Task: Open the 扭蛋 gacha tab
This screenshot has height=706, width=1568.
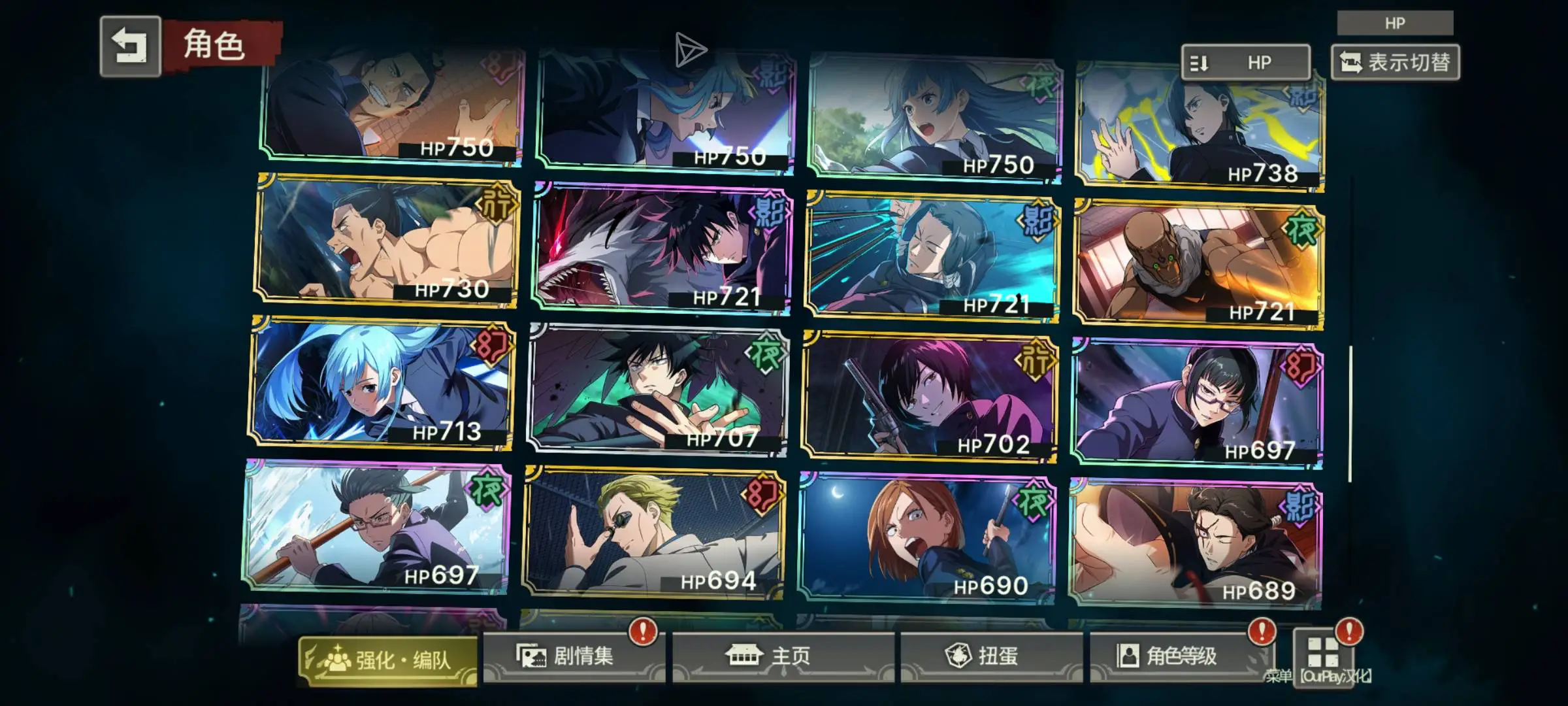Action: point(990,656)
